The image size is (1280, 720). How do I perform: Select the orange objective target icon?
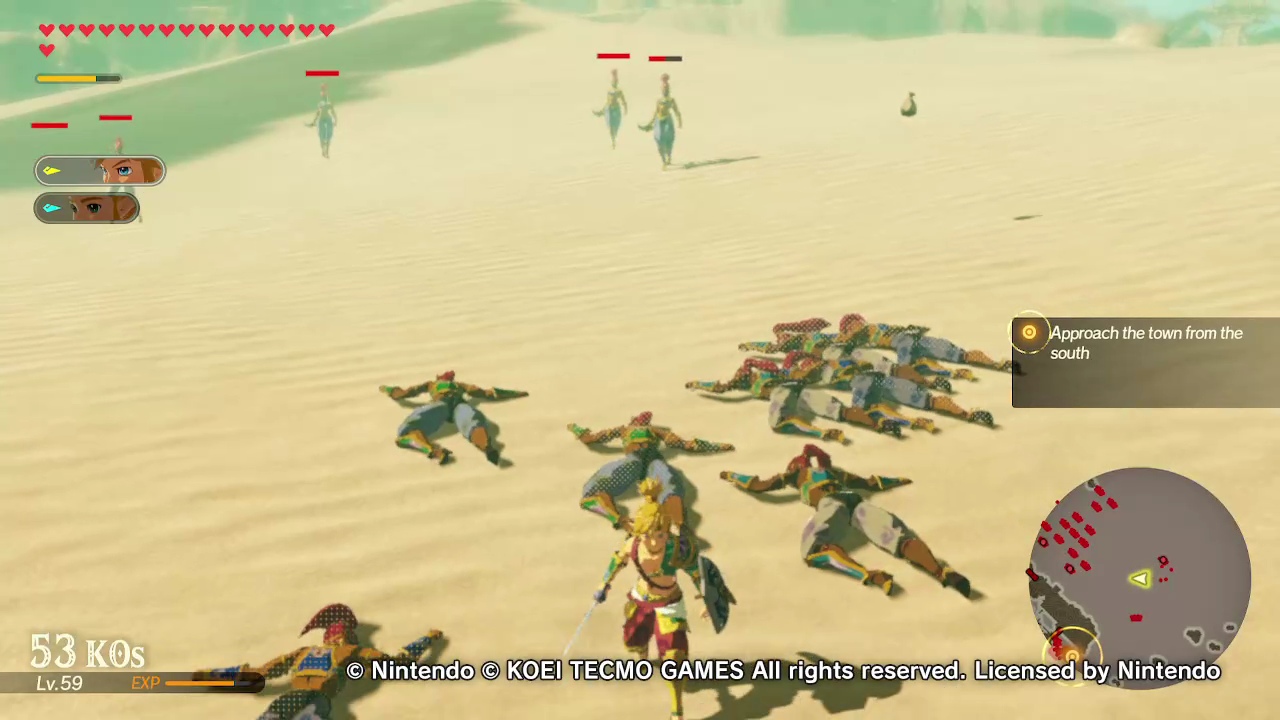1029,333
